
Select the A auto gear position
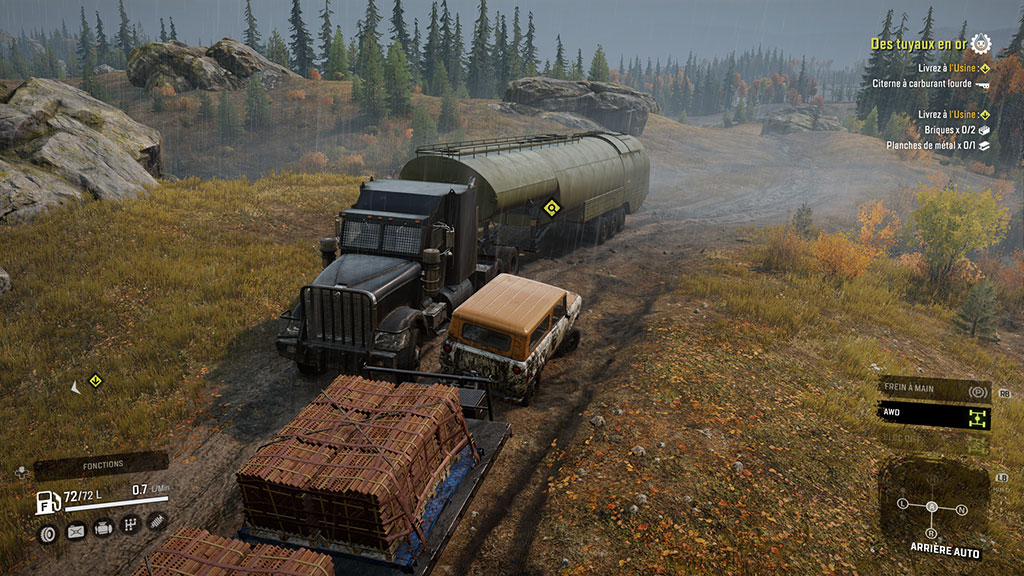pyautogui.click(x=932, y=507)
